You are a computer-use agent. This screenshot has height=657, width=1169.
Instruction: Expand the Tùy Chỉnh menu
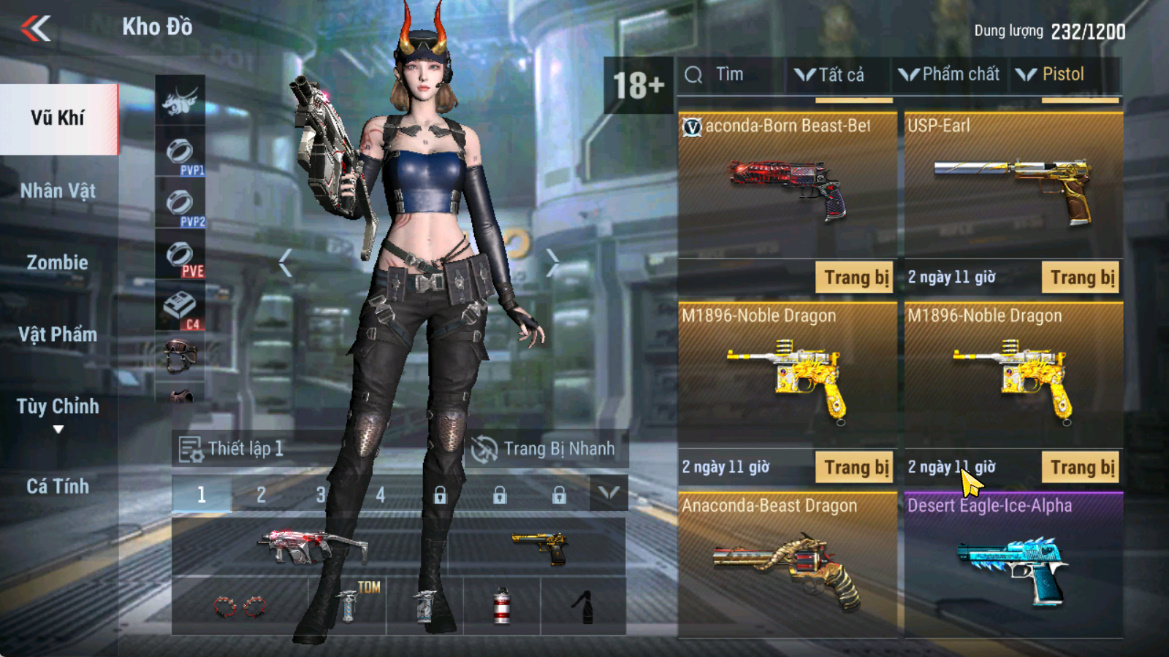(57, 412)
